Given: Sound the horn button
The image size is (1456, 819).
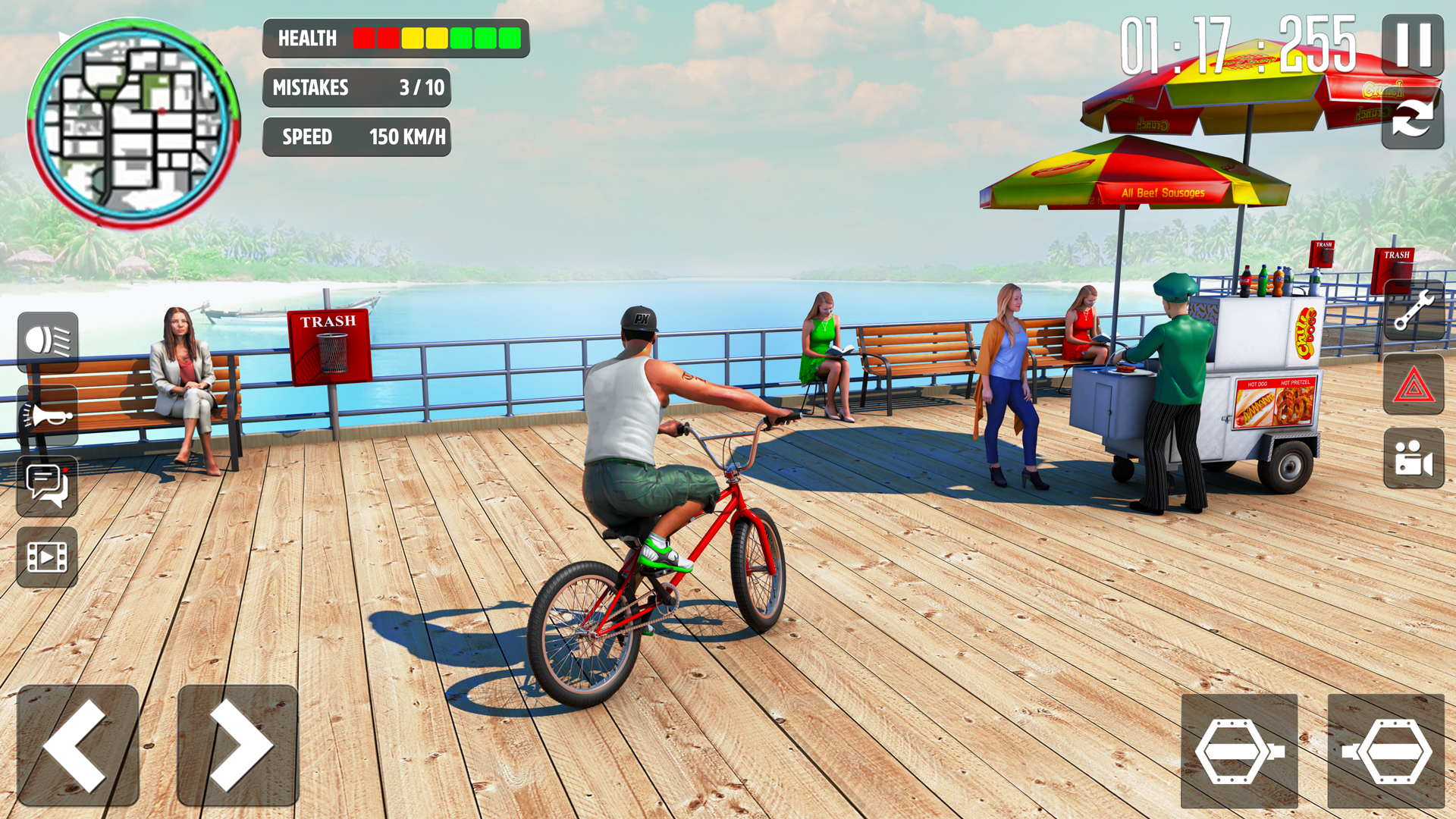Looking at the screenshot, I should coord(48,416).
